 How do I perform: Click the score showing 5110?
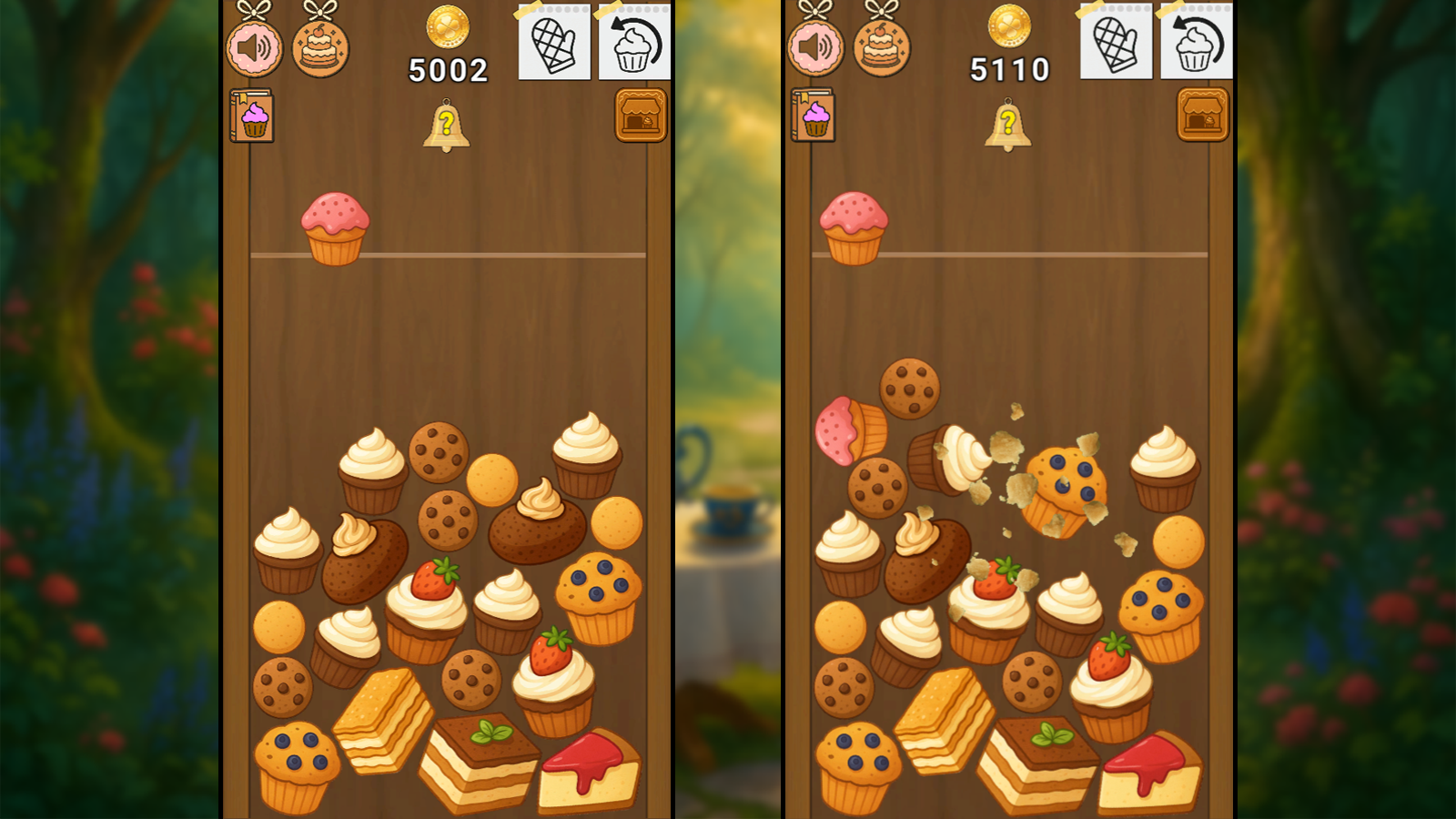coord(1010,68)
